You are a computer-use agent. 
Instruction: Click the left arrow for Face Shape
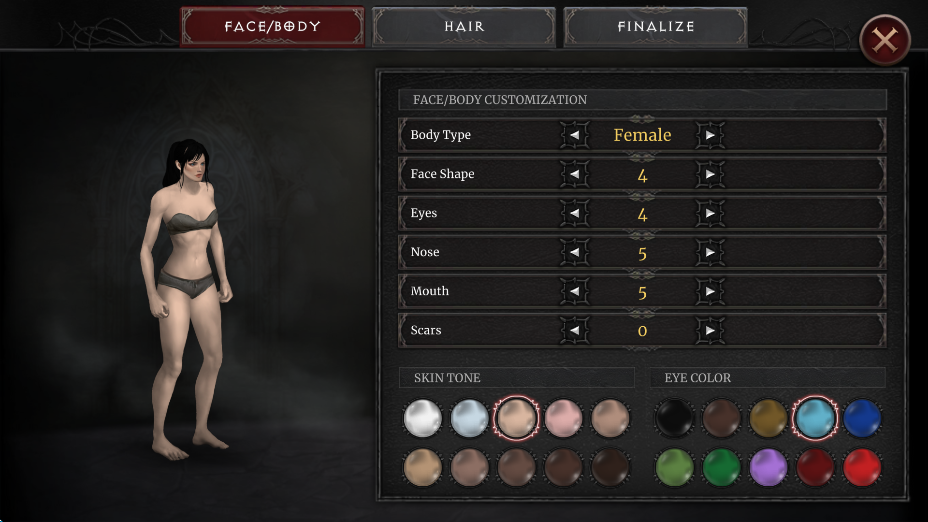pos(574,174)
